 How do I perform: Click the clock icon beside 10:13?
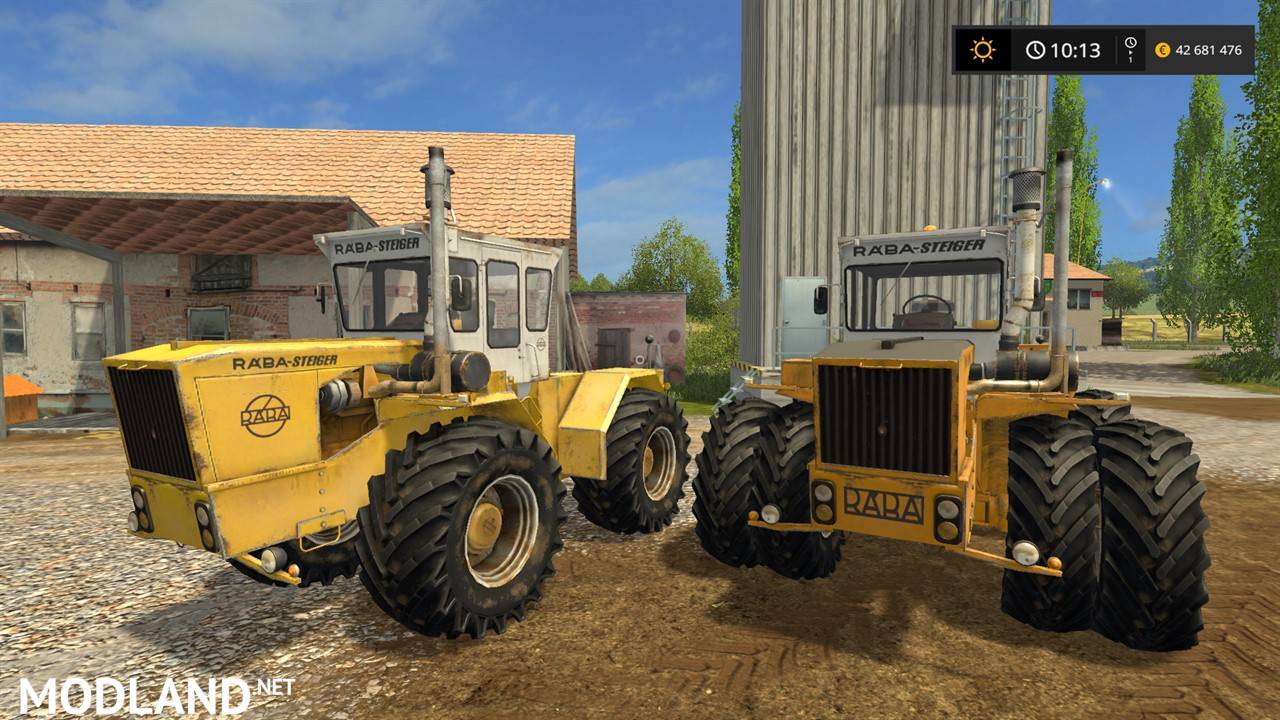[x=1035, y=48]
